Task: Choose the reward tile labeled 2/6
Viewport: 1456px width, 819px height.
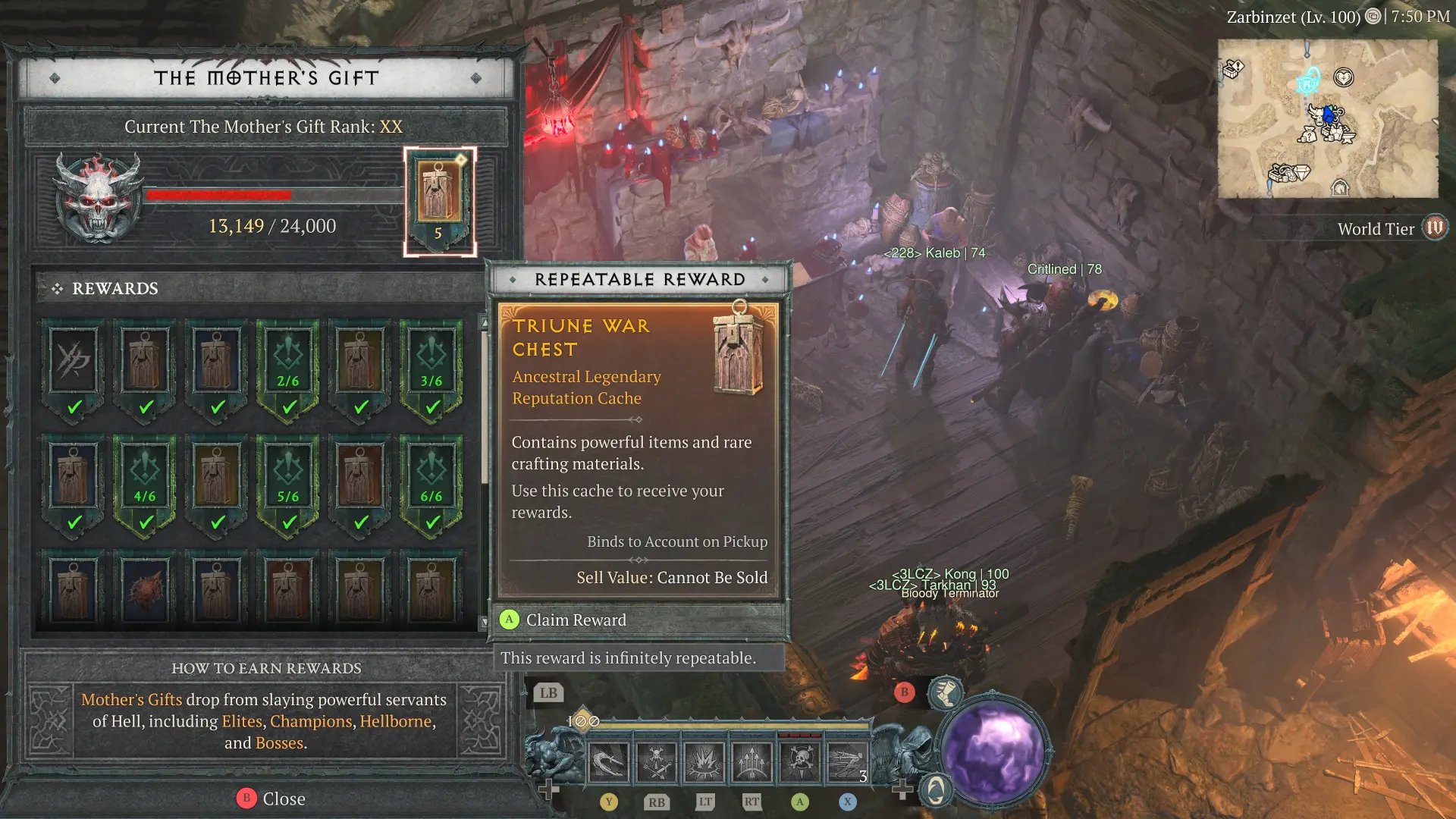Action: pyautogui.click(x=288, y=361)
